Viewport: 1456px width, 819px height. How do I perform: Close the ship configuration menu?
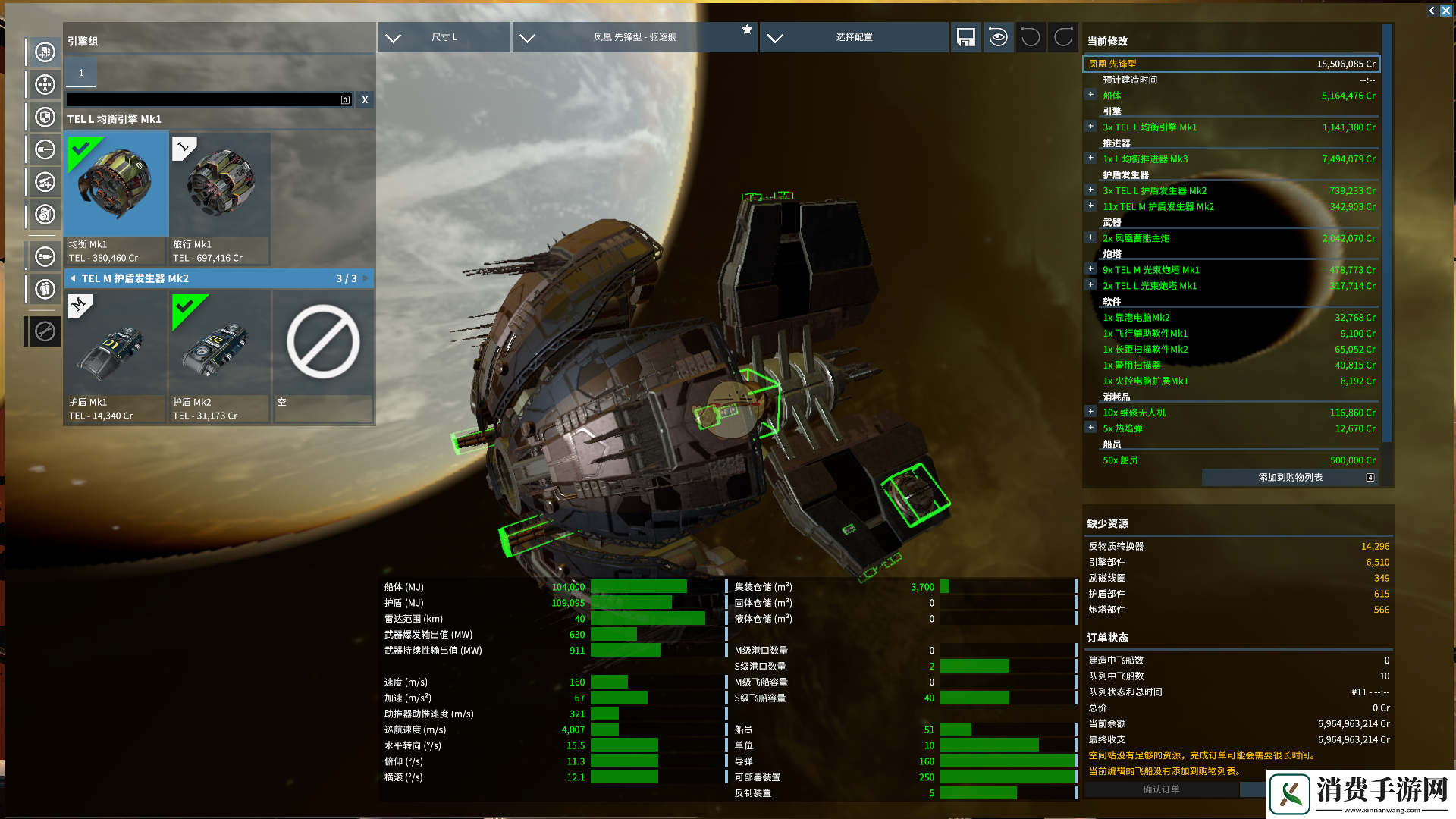click(x=1445, y=11)
